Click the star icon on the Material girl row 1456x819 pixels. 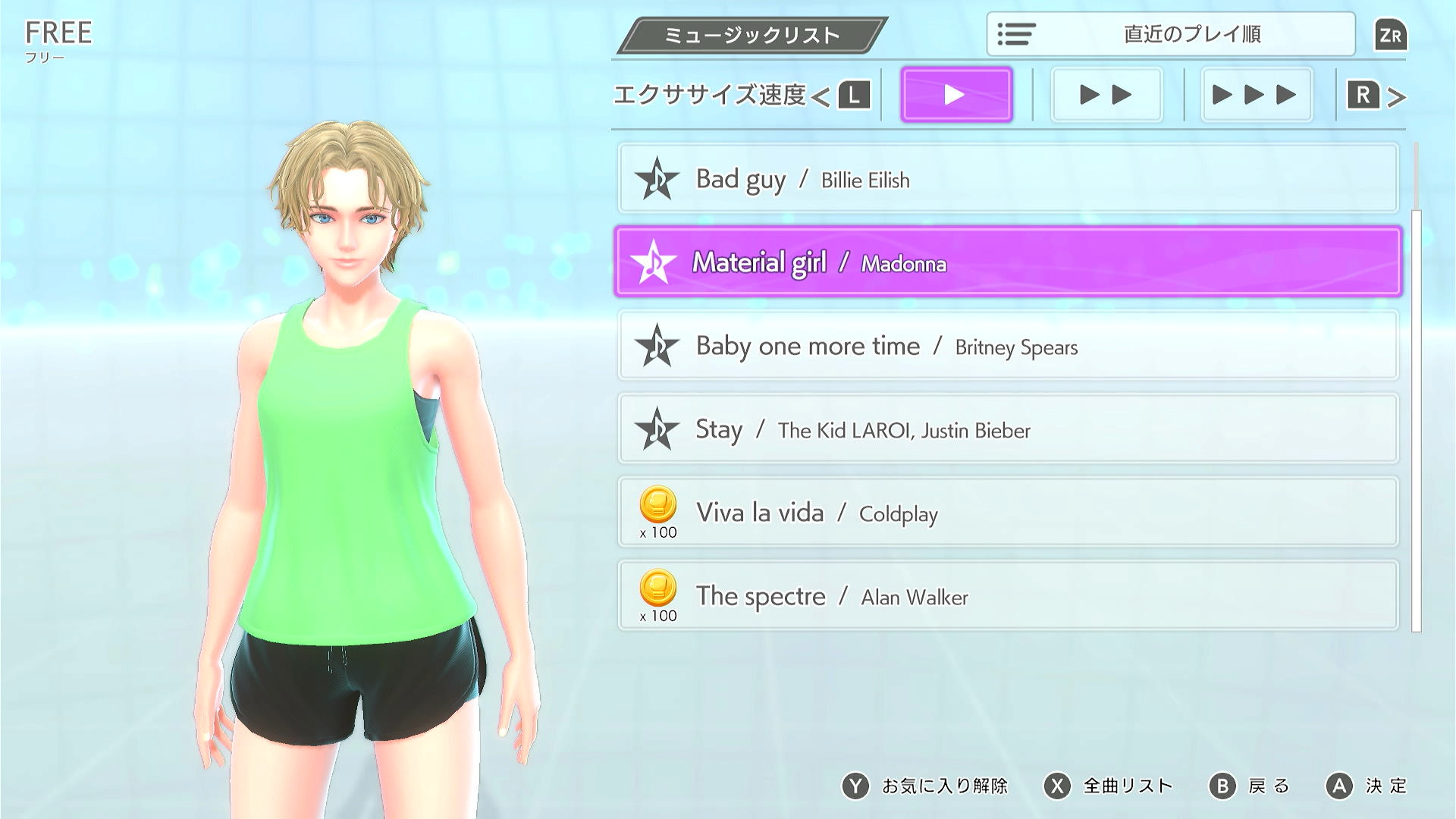(x=654, y=262)
